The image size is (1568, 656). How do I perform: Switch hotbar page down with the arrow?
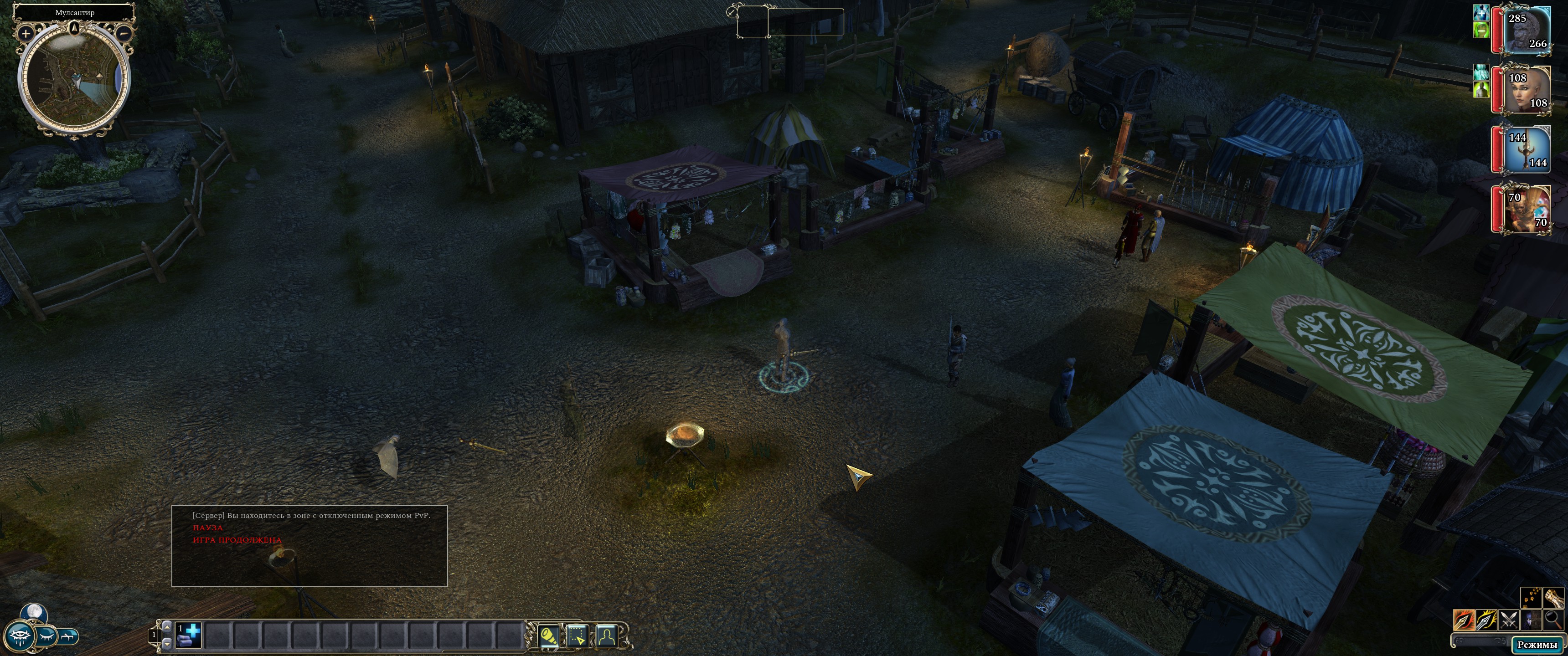tap(167, 643)
